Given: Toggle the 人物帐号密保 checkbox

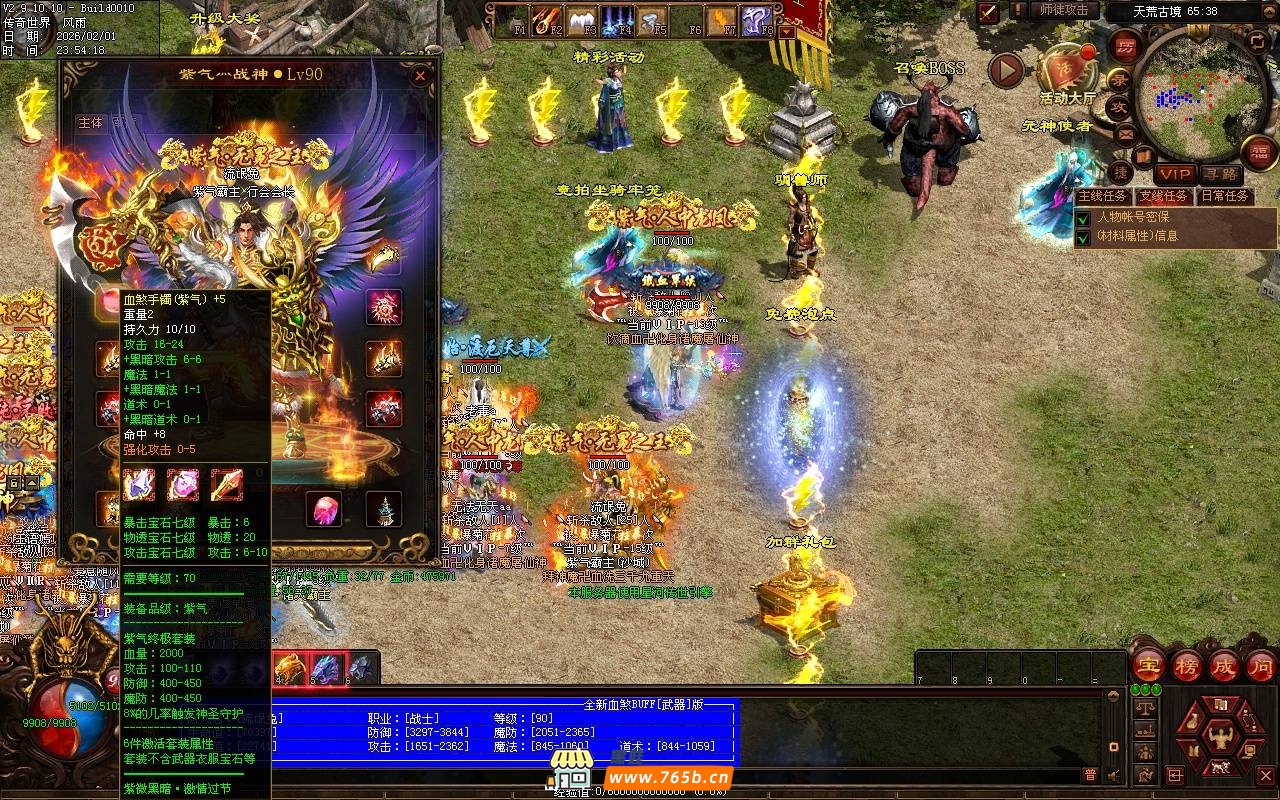Looking at the screenshot, I should [x=1083, y=217].
